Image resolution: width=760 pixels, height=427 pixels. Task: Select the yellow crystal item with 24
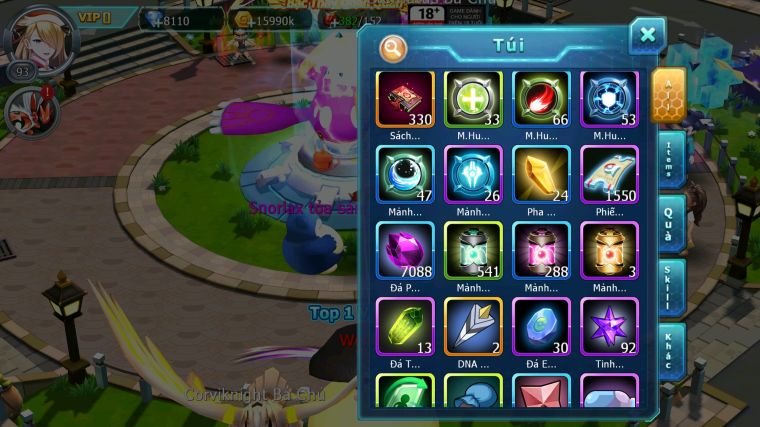[x=541, y=174]
